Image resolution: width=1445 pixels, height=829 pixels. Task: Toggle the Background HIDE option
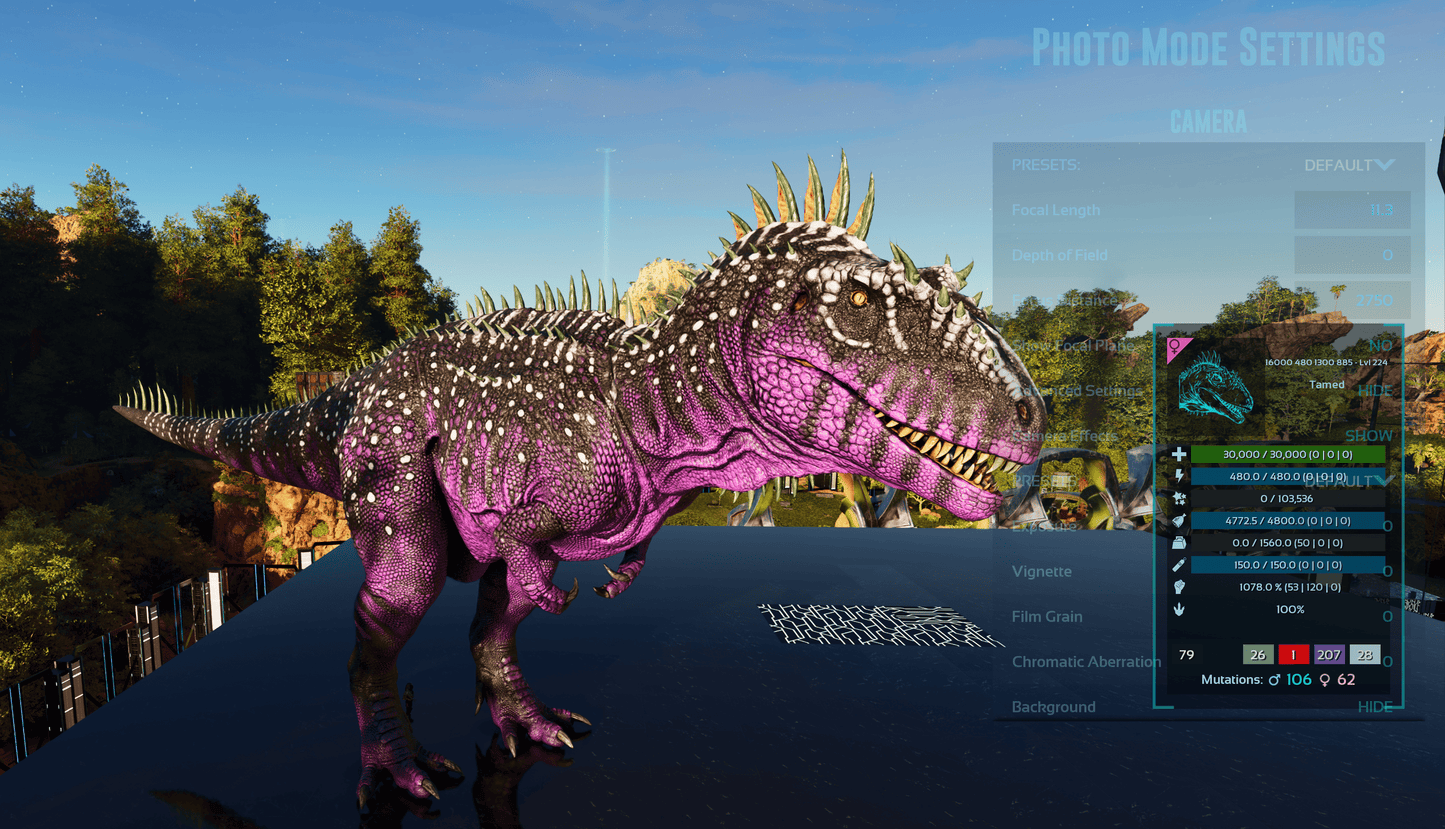1375,707
